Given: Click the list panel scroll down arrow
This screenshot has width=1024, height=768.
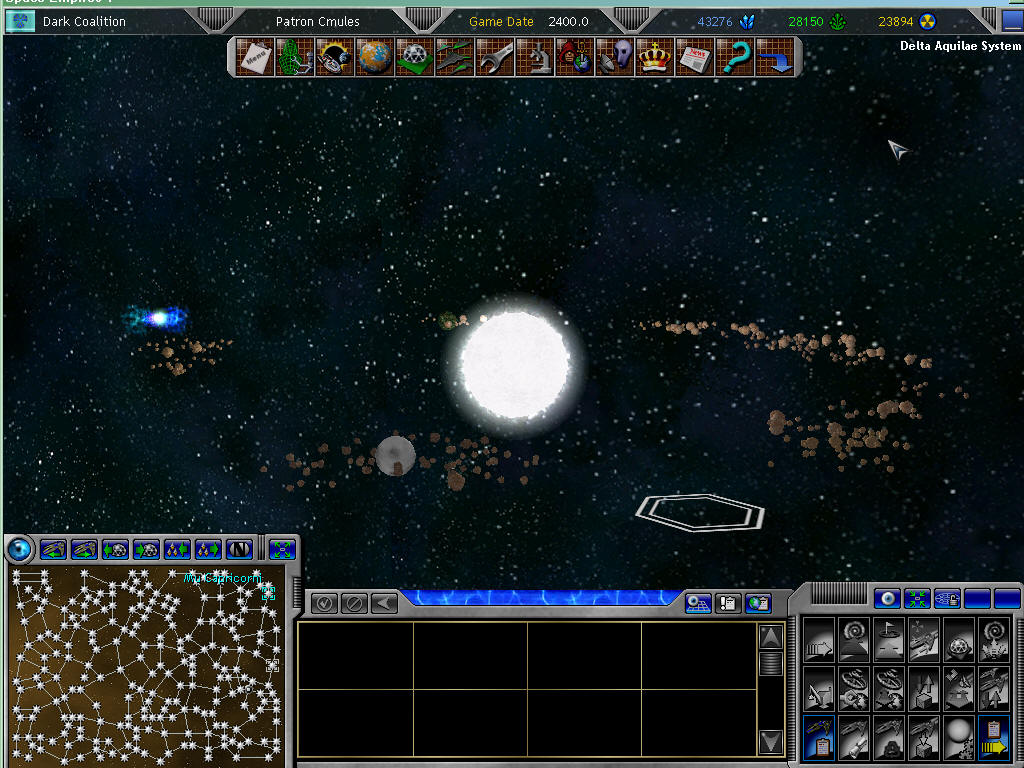Looking at the screenshot, I should click(770, 741).
